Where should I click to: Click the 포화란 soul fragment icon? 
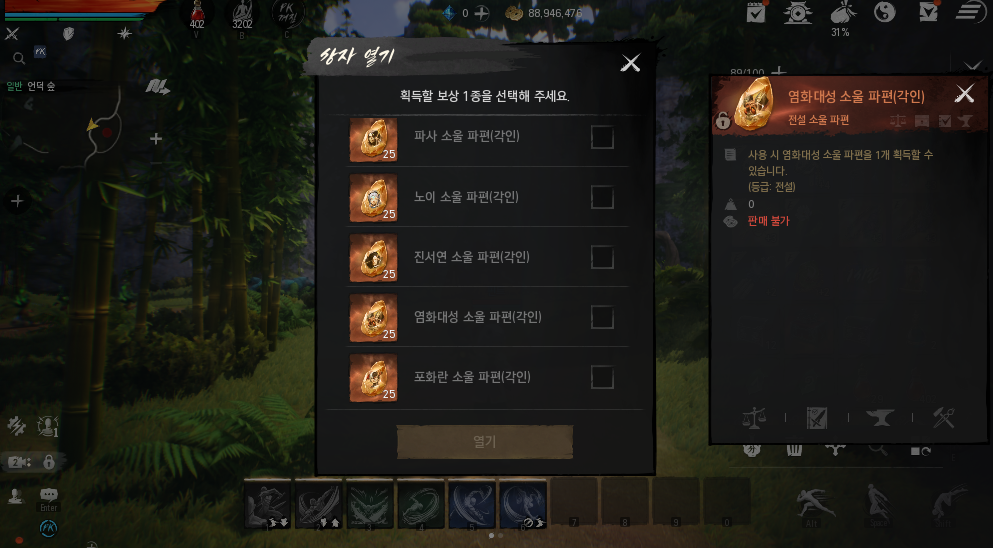tap(373, 378)
